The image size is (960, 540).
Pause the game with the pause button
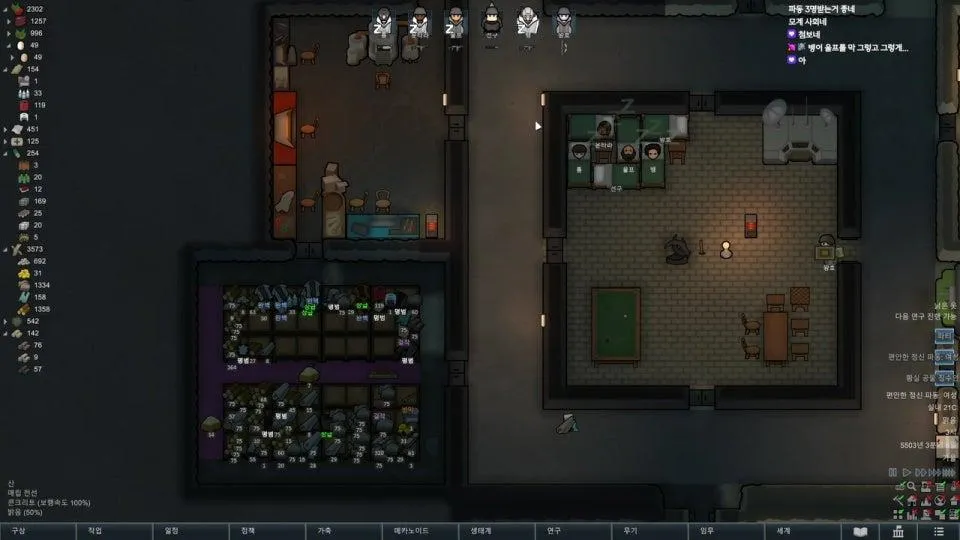coord(892,472)
